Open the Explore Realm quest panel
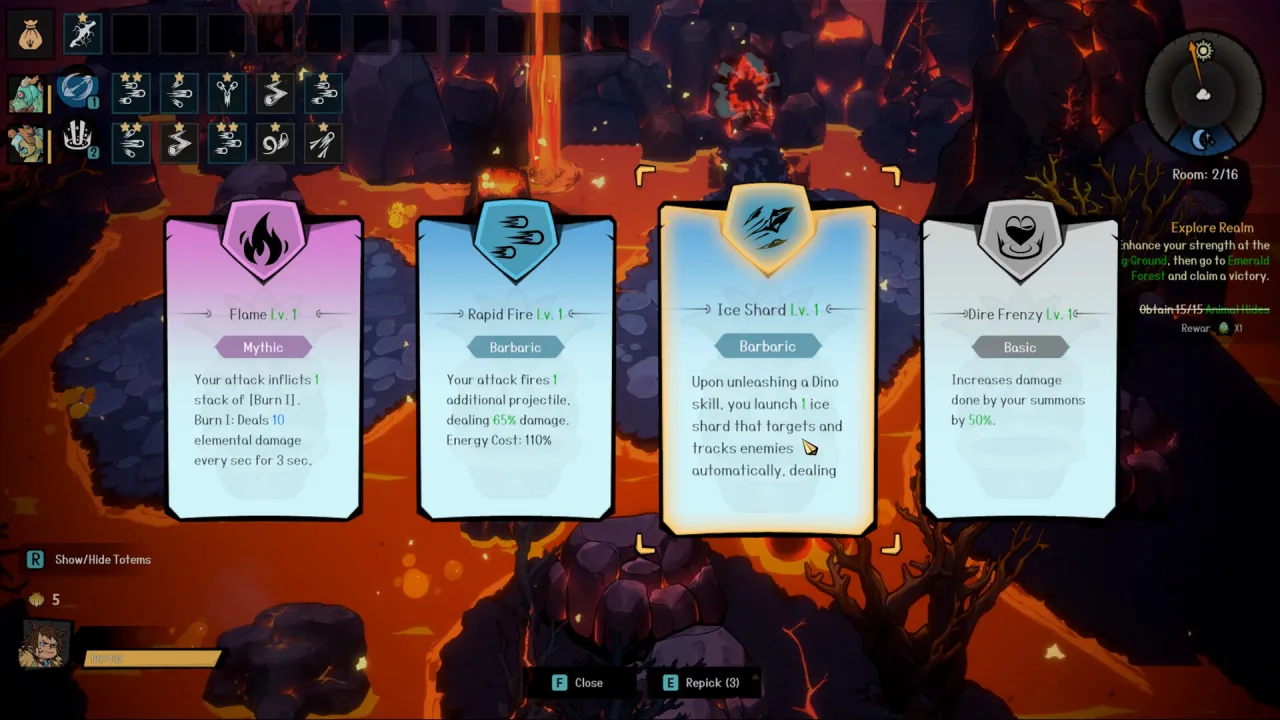 click(x=1212, y=228)
